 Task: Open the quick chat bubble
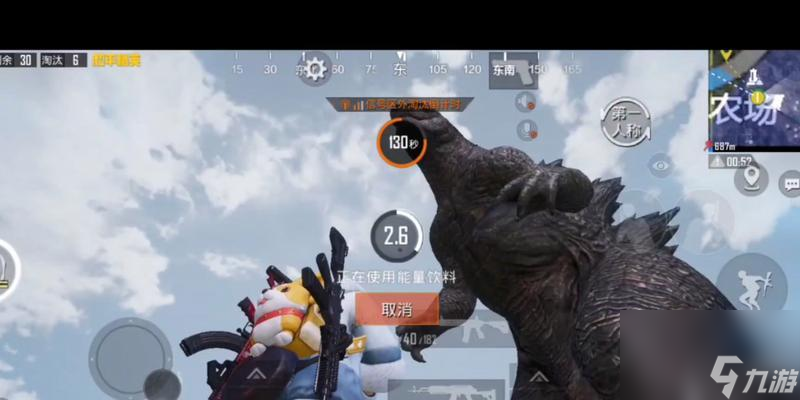coord(790,183)
